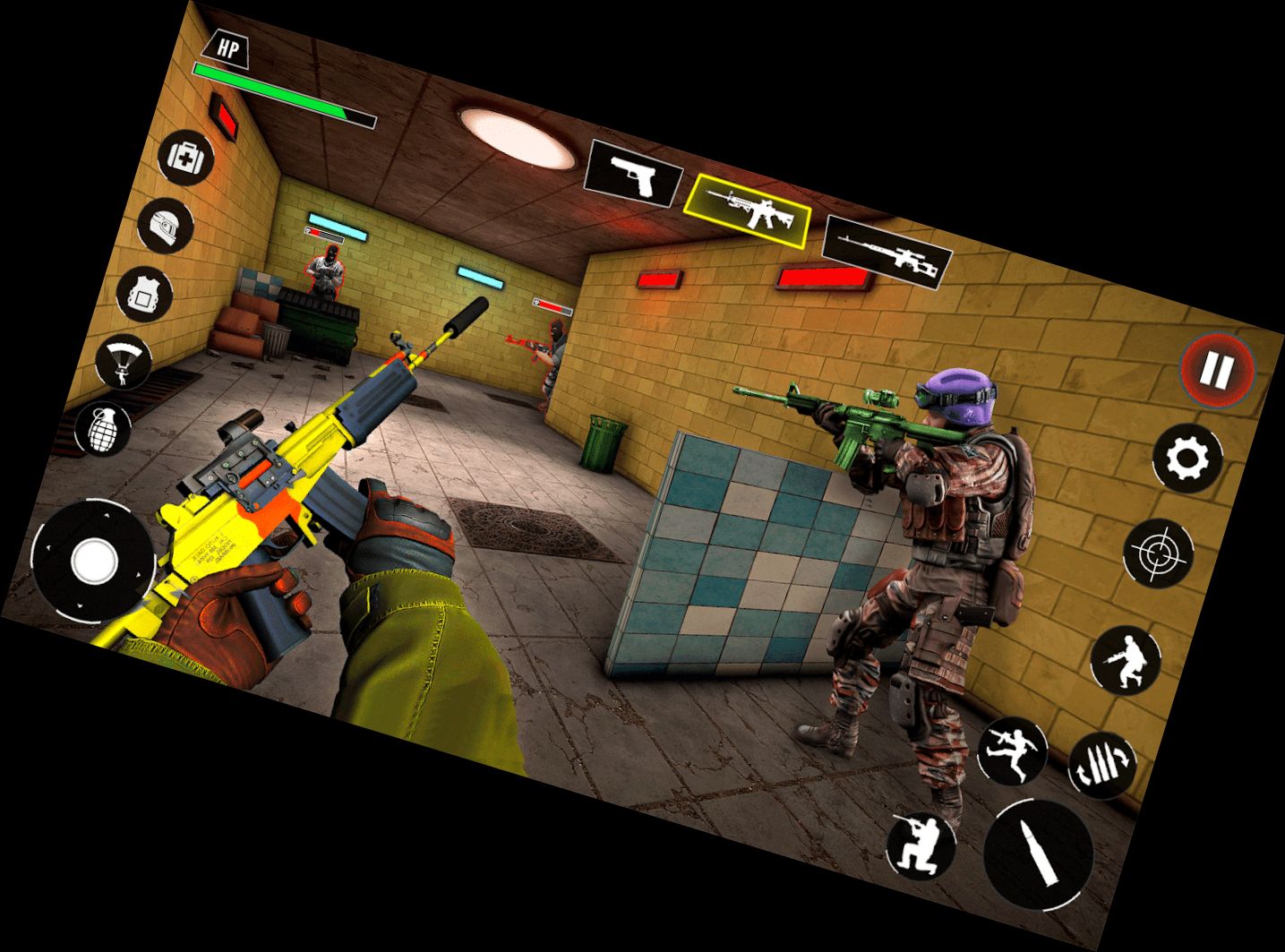Fire the weapon with the bullet button
The image size is (1285, 952).
click(x=1039, y=854)
